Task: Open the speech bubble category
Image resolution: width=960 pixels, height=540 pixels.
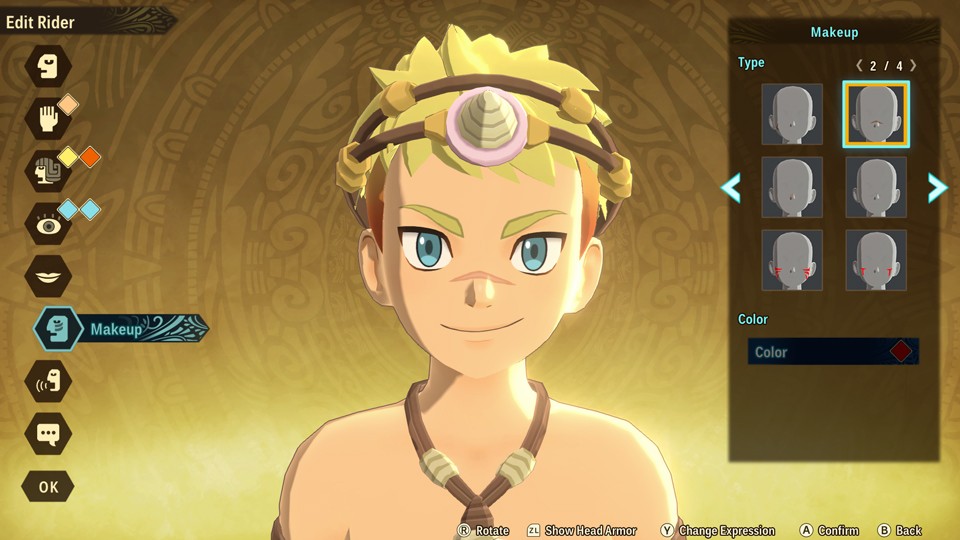Action: [48, 434]
